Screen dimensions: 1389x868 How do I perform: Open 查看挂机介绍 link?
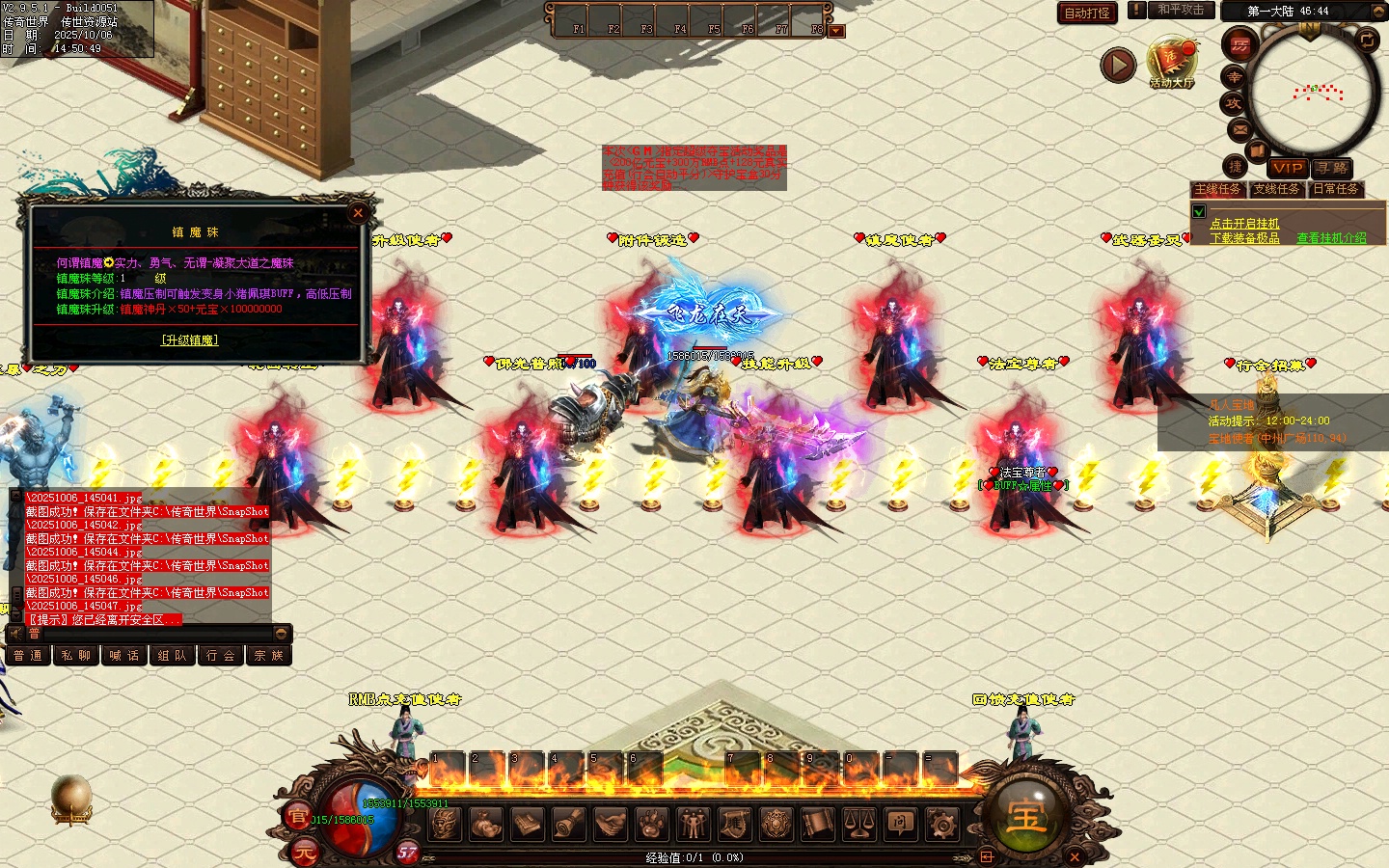[1331, 238]
